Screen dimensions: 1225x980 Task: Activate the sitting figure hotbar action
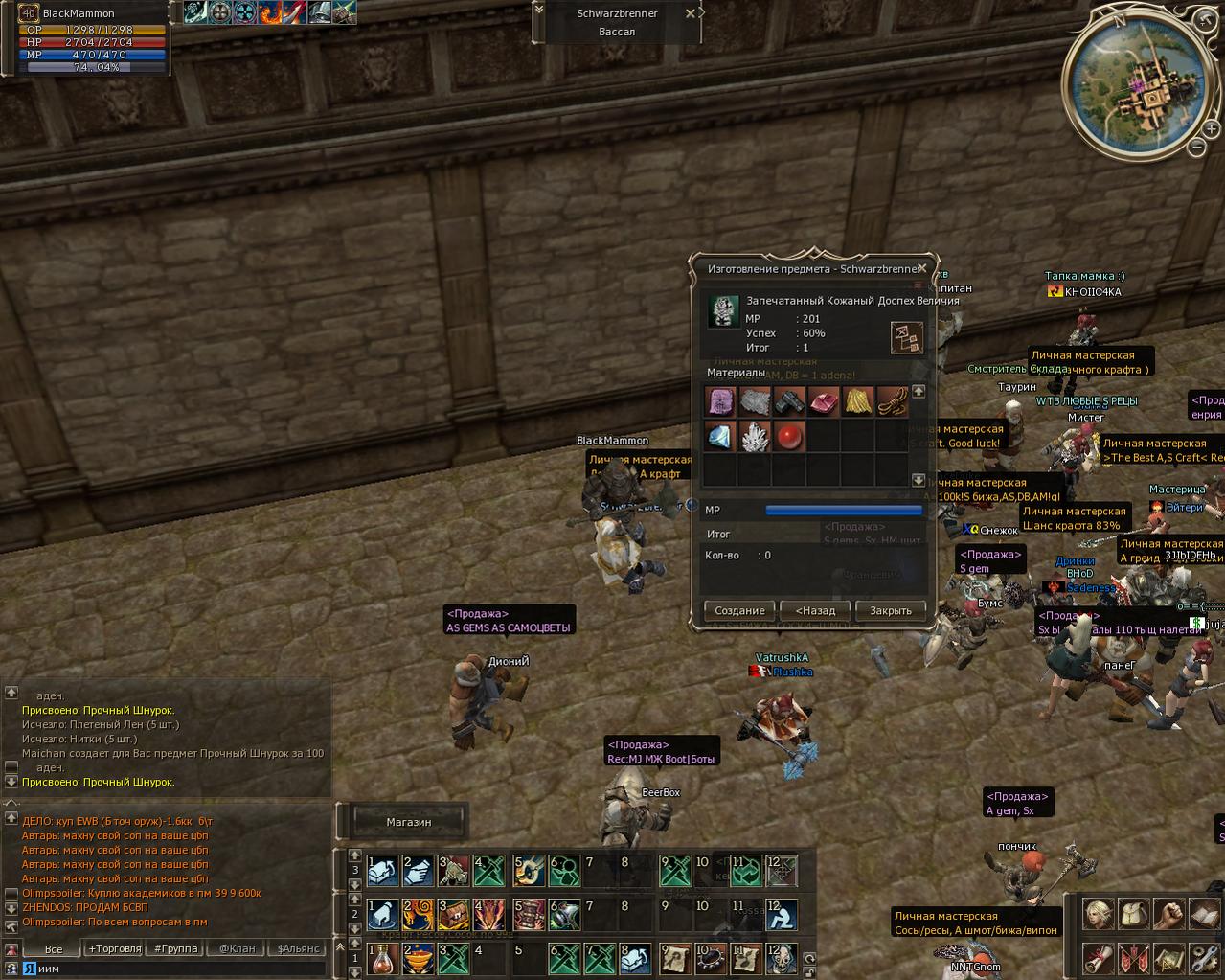pyautogui.click(x=782, y=914)
